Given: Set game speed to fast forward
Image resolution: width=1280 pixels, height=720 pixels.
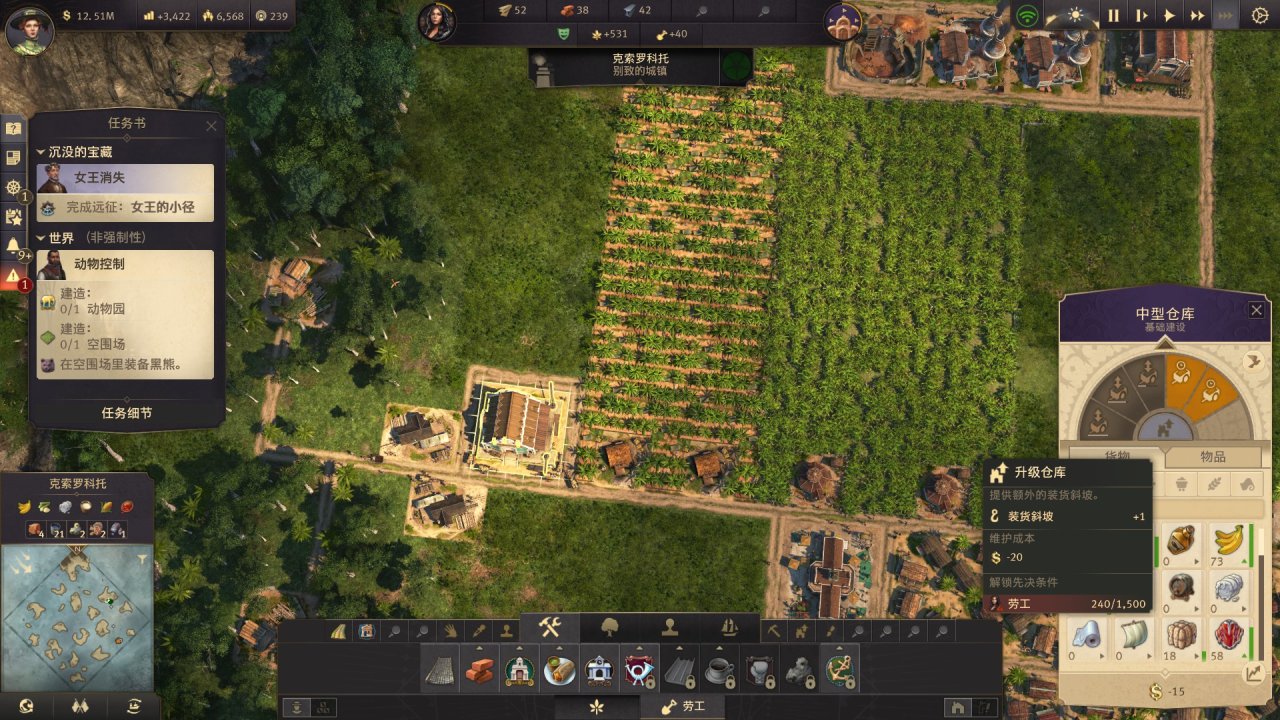Looking at the screenshot, I should tap(1197, 15).
